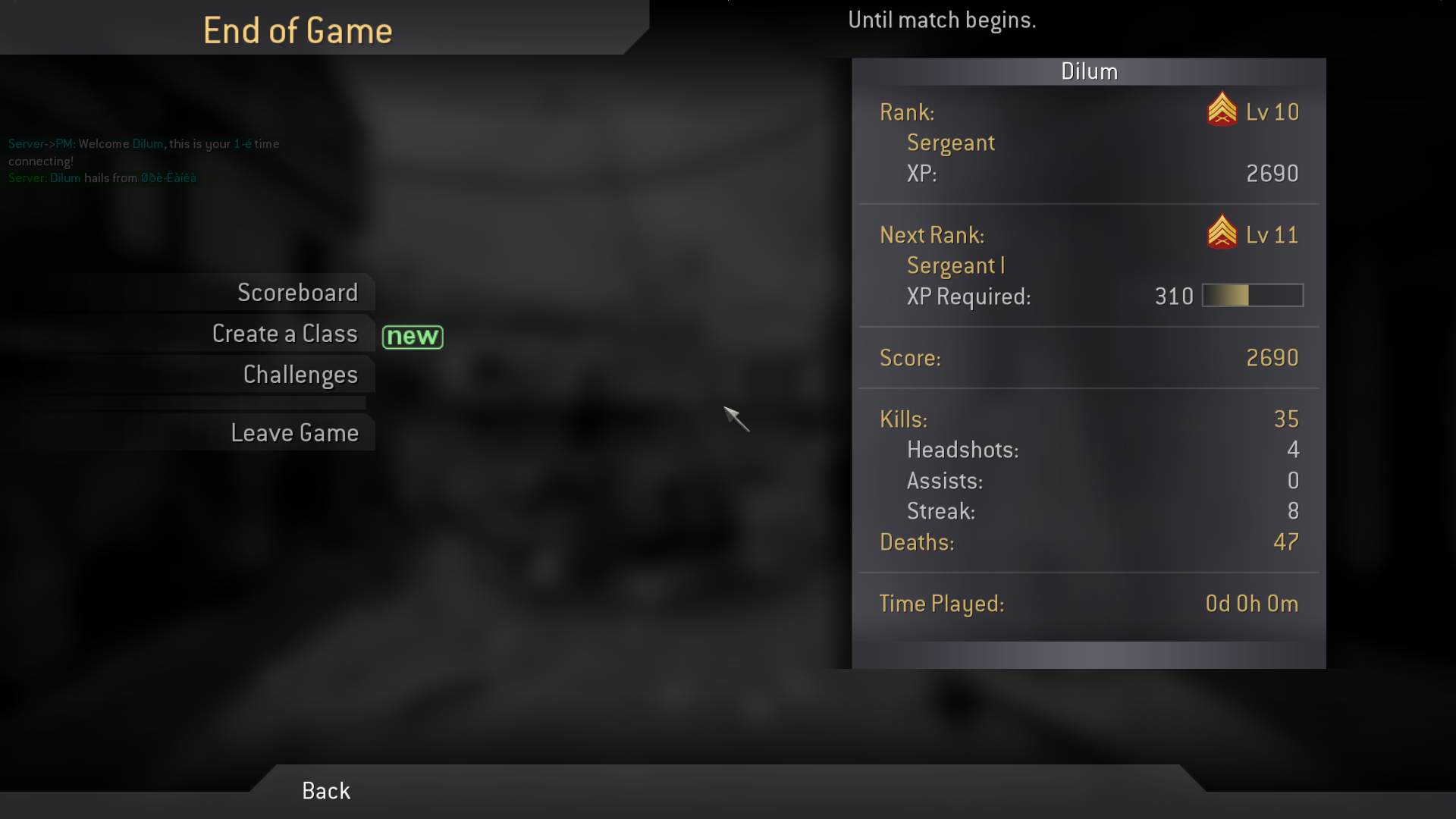The height and width of the screenshot is (819, 1456).
Task: Click the Time Played row
Action: [x=1084, y=604]
